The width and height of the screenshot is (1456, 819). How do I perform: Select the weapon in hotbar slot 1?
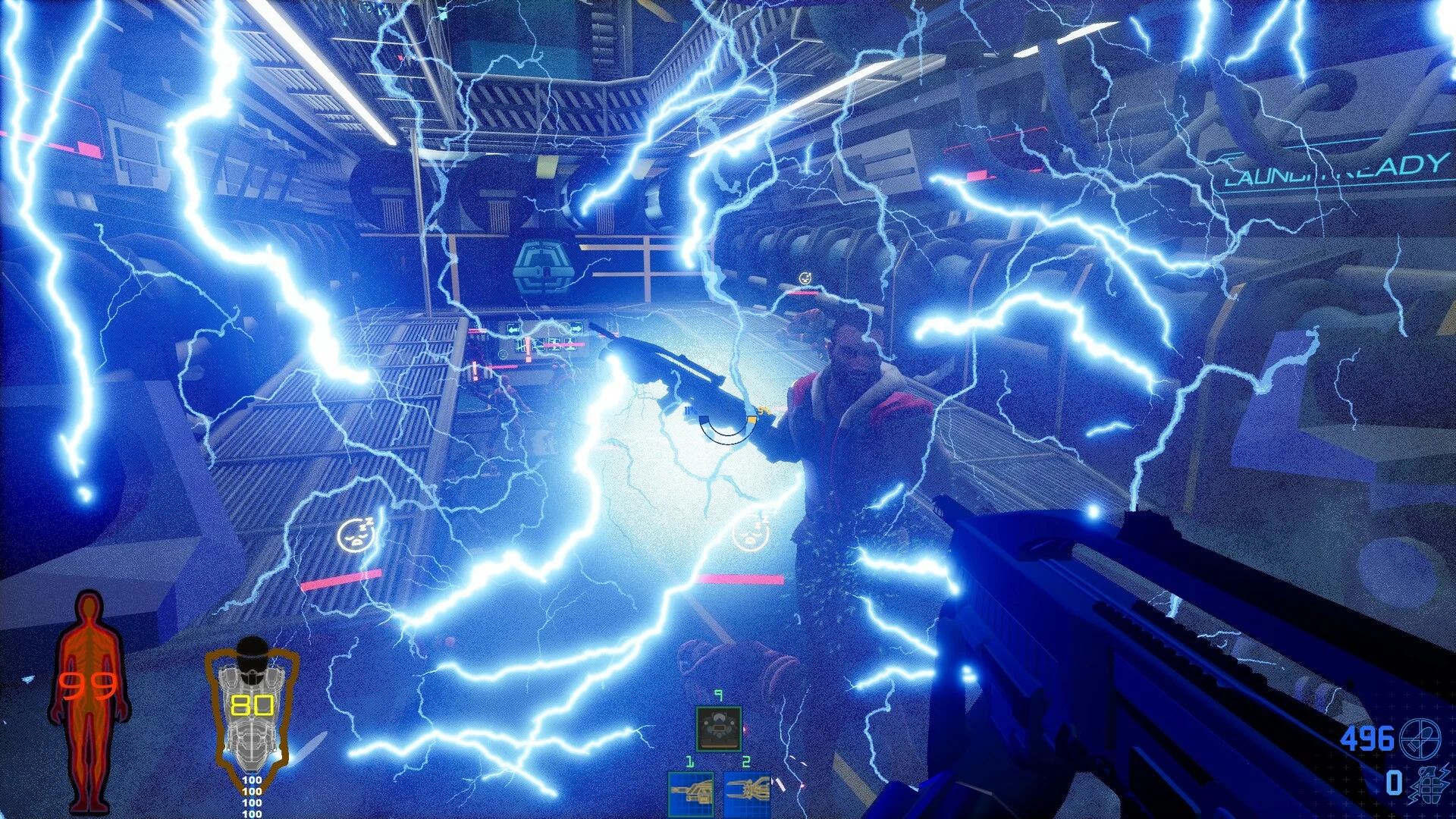691,794
